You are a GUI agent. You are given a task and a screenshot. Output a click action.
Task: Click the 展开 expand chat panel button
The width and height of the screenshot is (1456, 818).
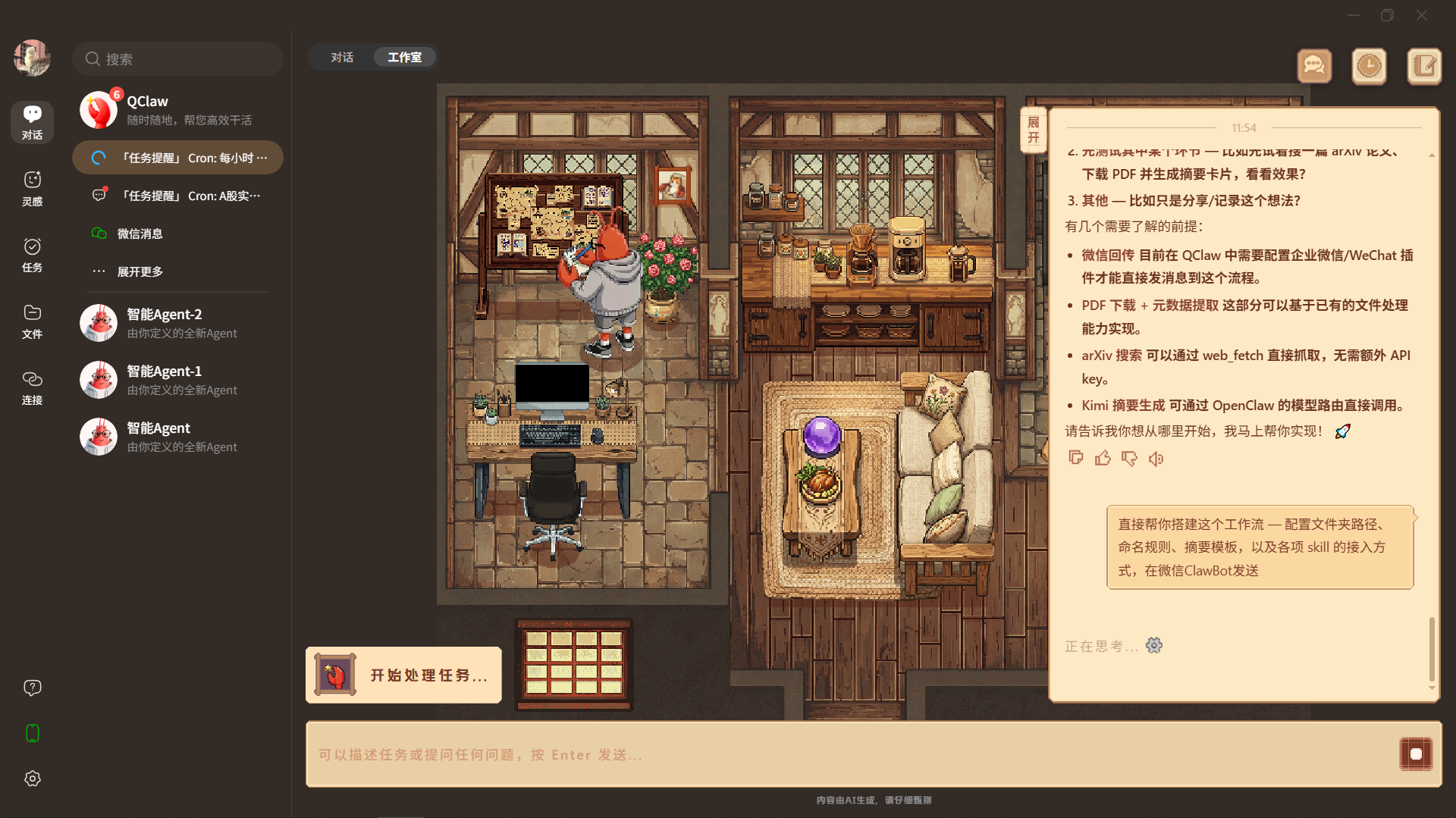coord(1033,130)
